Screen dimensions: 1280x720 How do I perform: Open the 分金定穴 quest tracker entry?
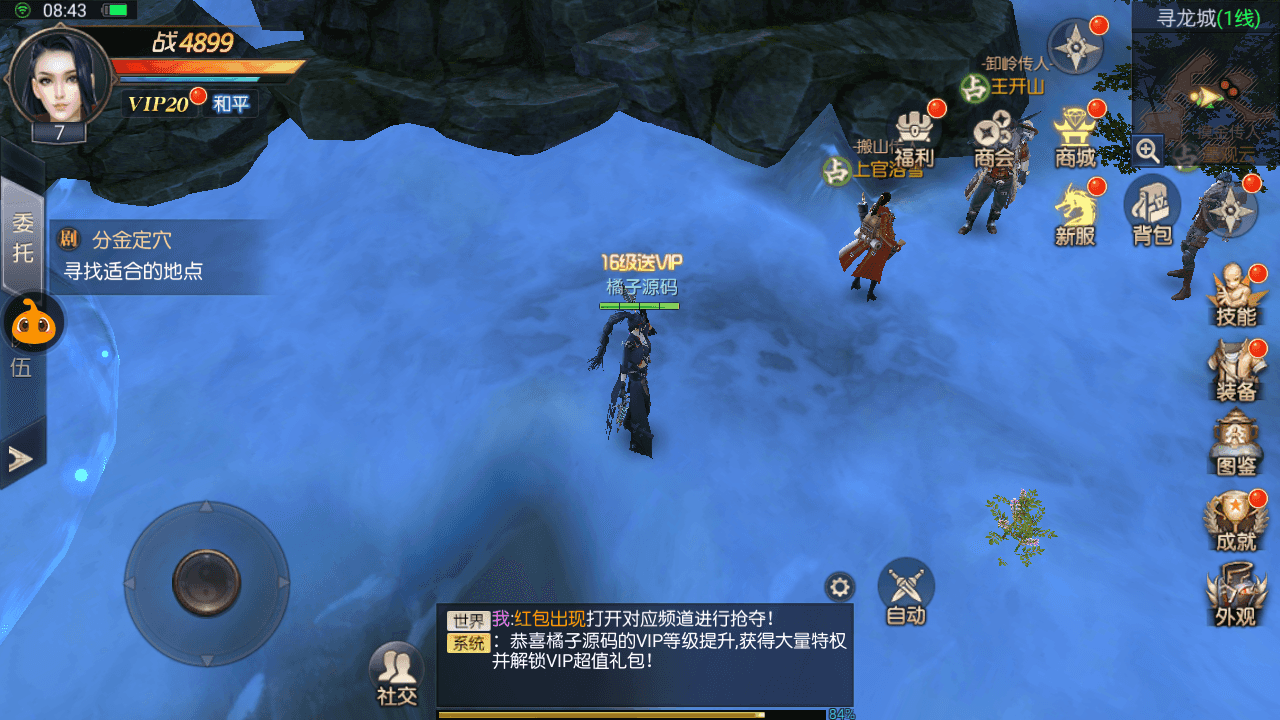point(160,256)
